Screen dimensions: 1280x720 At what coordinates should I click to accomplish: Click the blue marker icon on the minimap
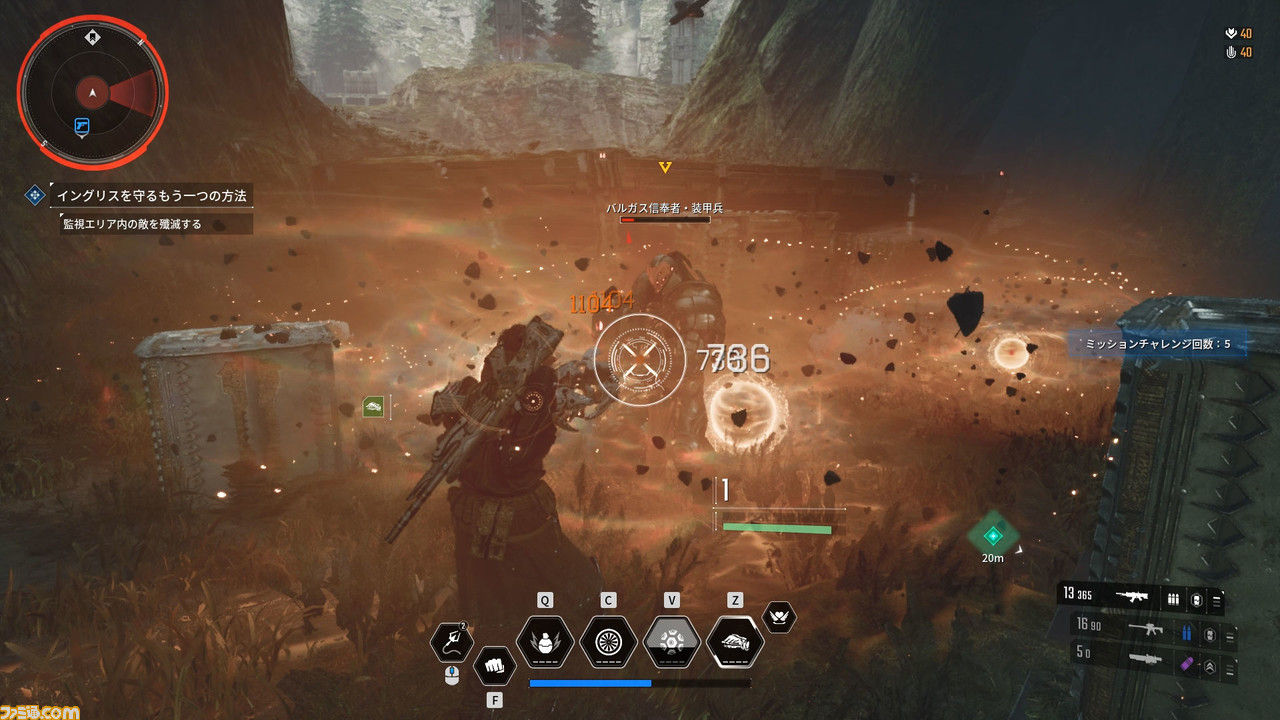coord(82,126)
